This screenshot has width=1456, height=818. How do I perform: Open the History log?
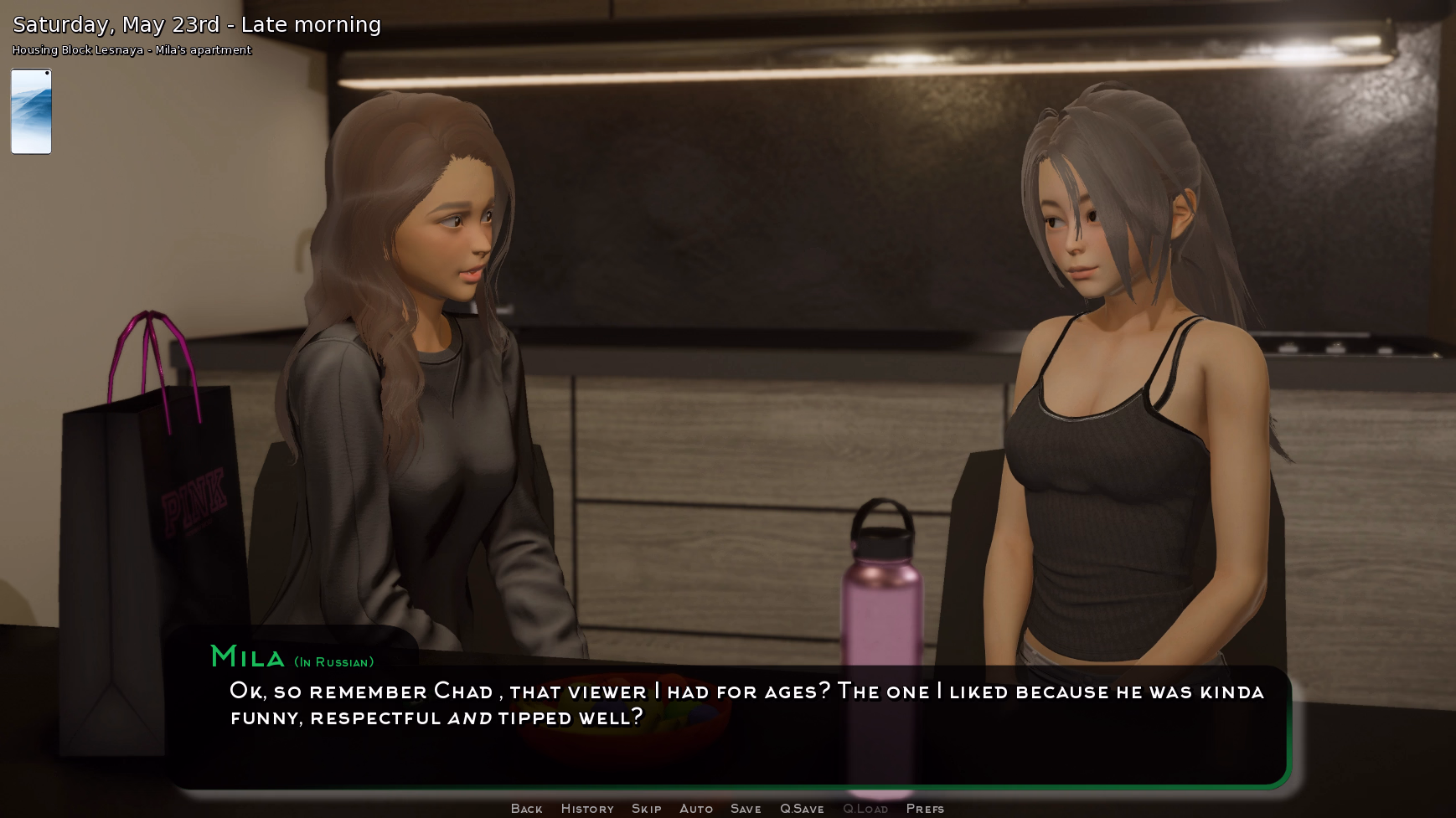click(x=586, y=808)
